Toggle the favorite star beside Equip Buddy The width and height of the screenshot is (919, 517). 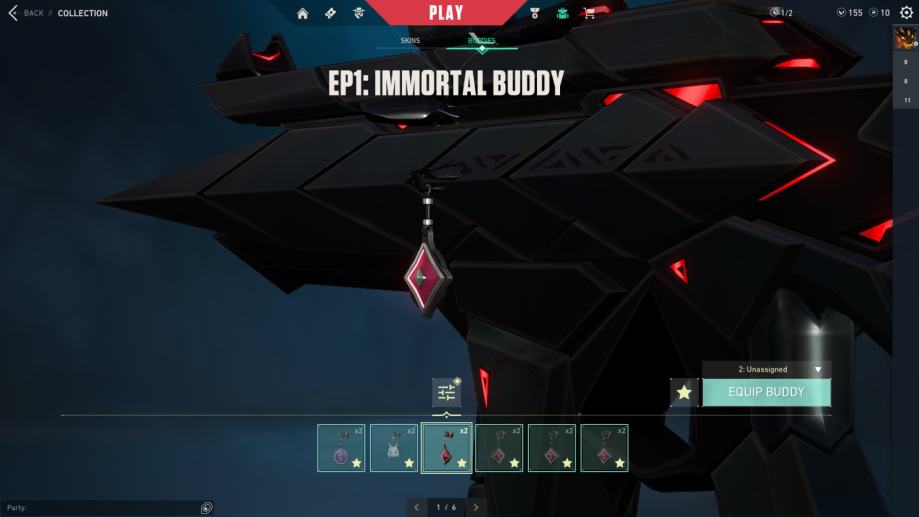[684, 392]
